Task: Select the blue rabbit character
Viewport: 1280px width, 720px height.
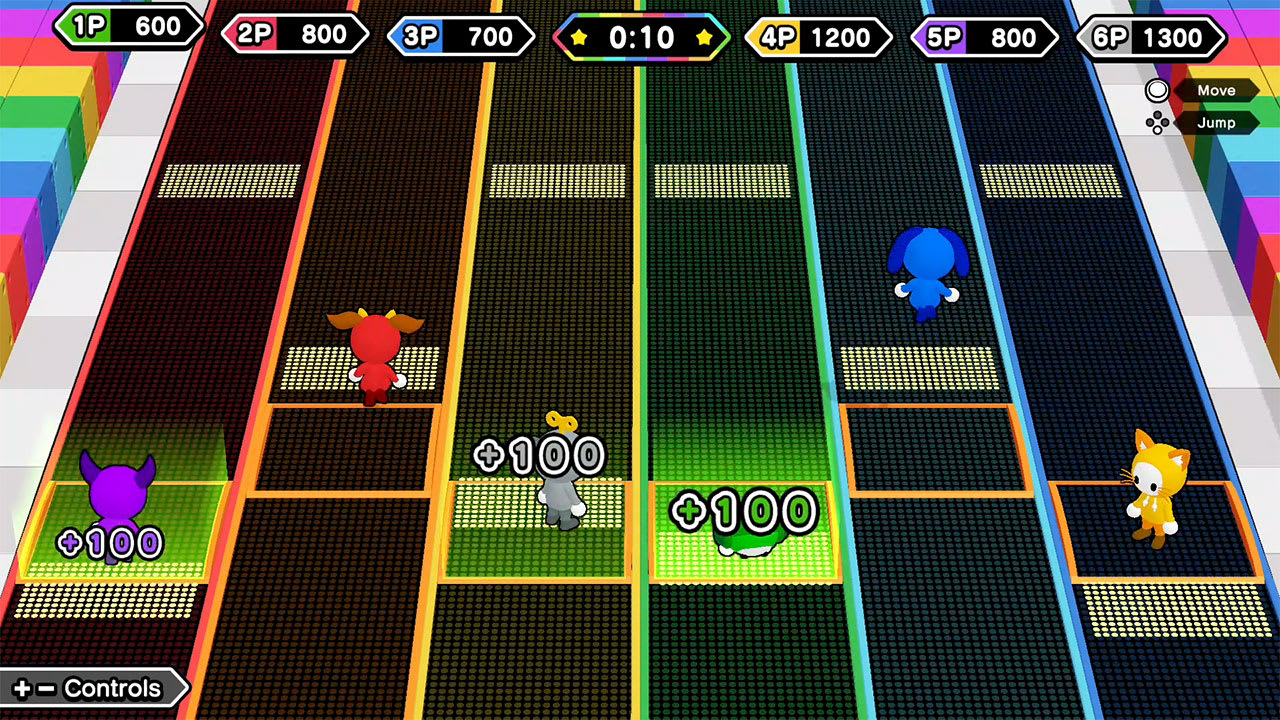Action: click(925, 275)
